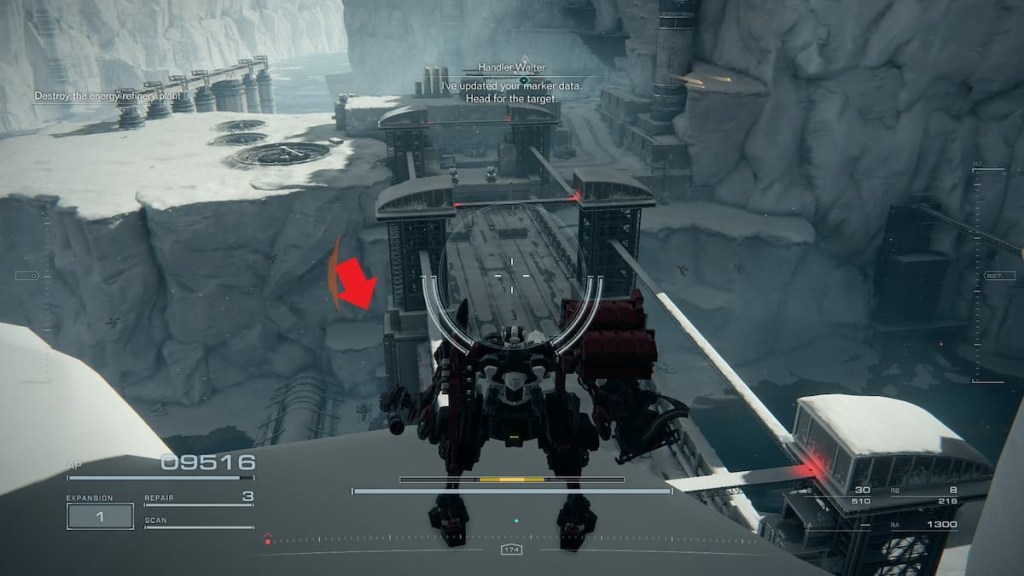Click the compass heading box showing 174
This screenshot has height=576, width=1024.
511,550
